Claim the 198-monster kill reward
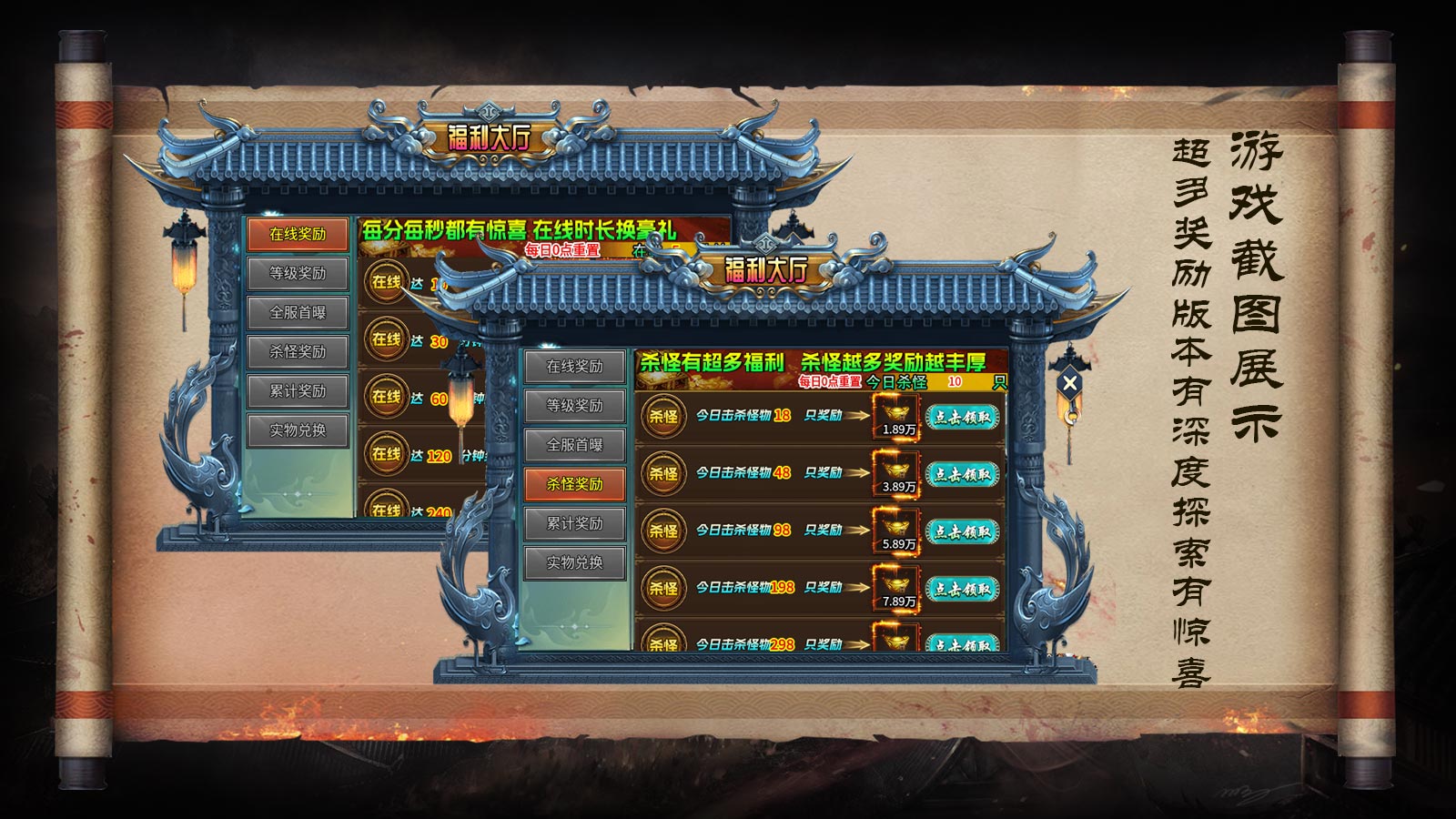Viewport: 1456px width, 819px height. point(962,589)
